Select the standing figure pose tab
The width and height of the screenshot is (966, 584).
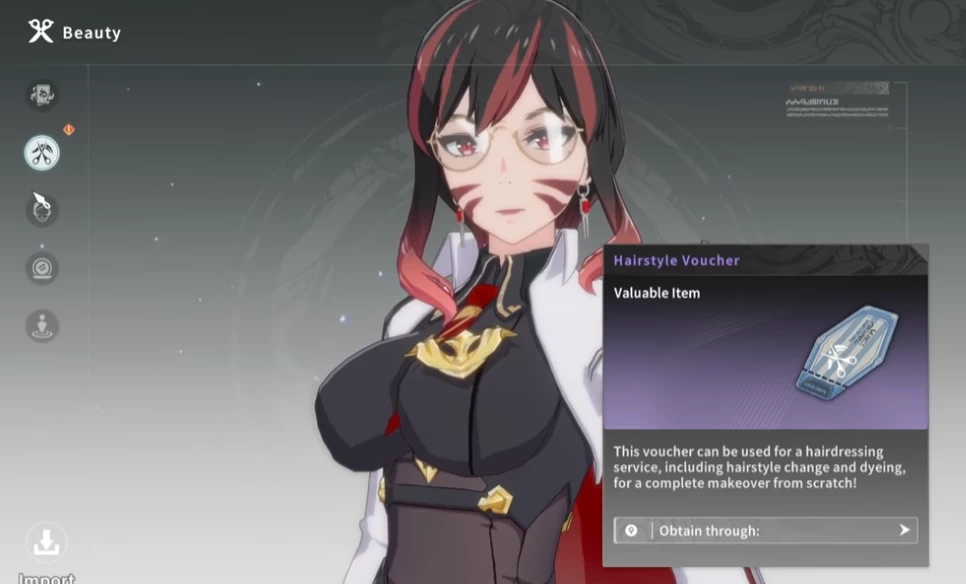pos(42,326)
